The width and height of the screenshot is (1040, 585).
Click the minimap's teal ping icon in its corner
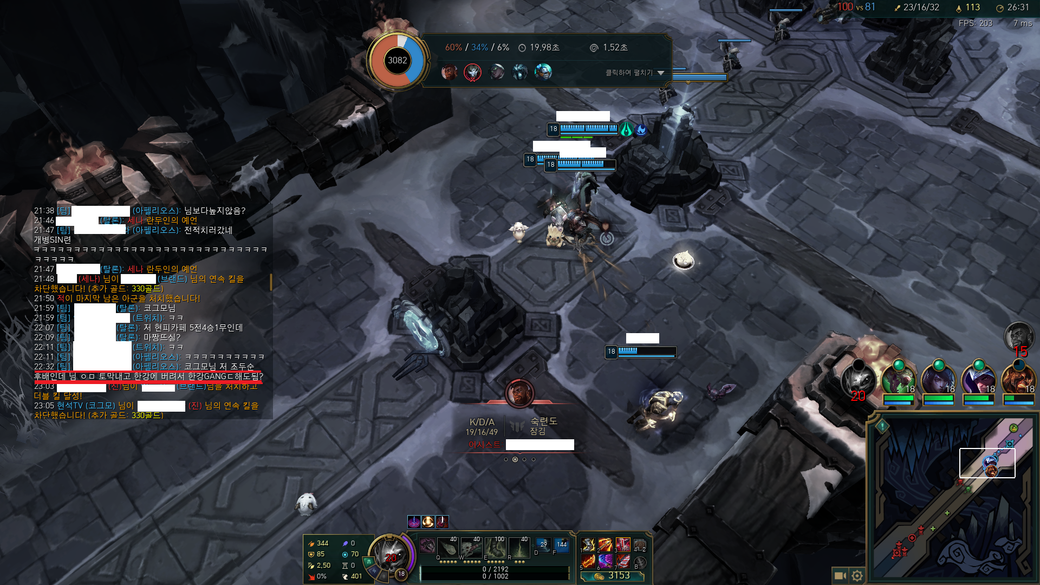(x=883, y=427)
